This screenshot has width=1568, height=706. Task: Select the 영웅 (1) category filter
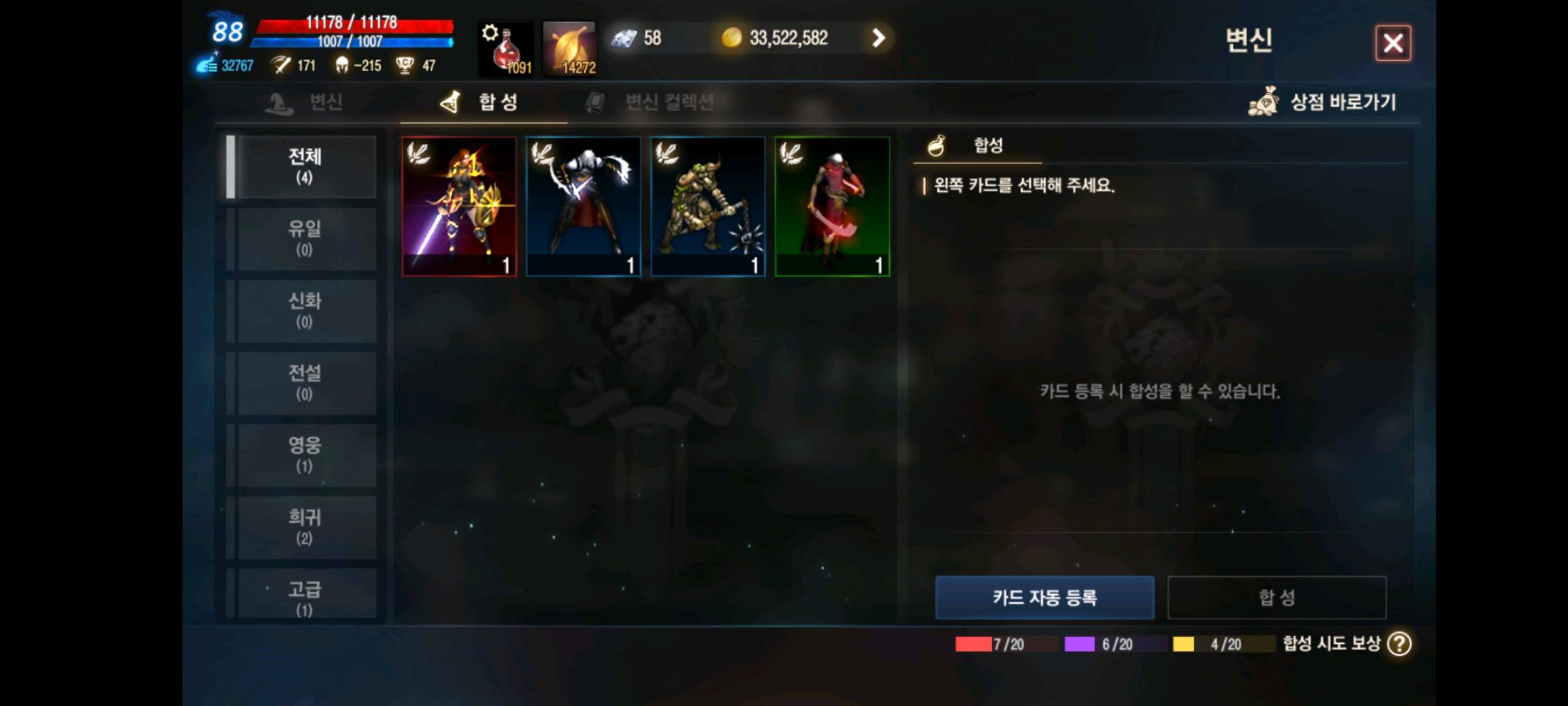click(x=304, y=456)
